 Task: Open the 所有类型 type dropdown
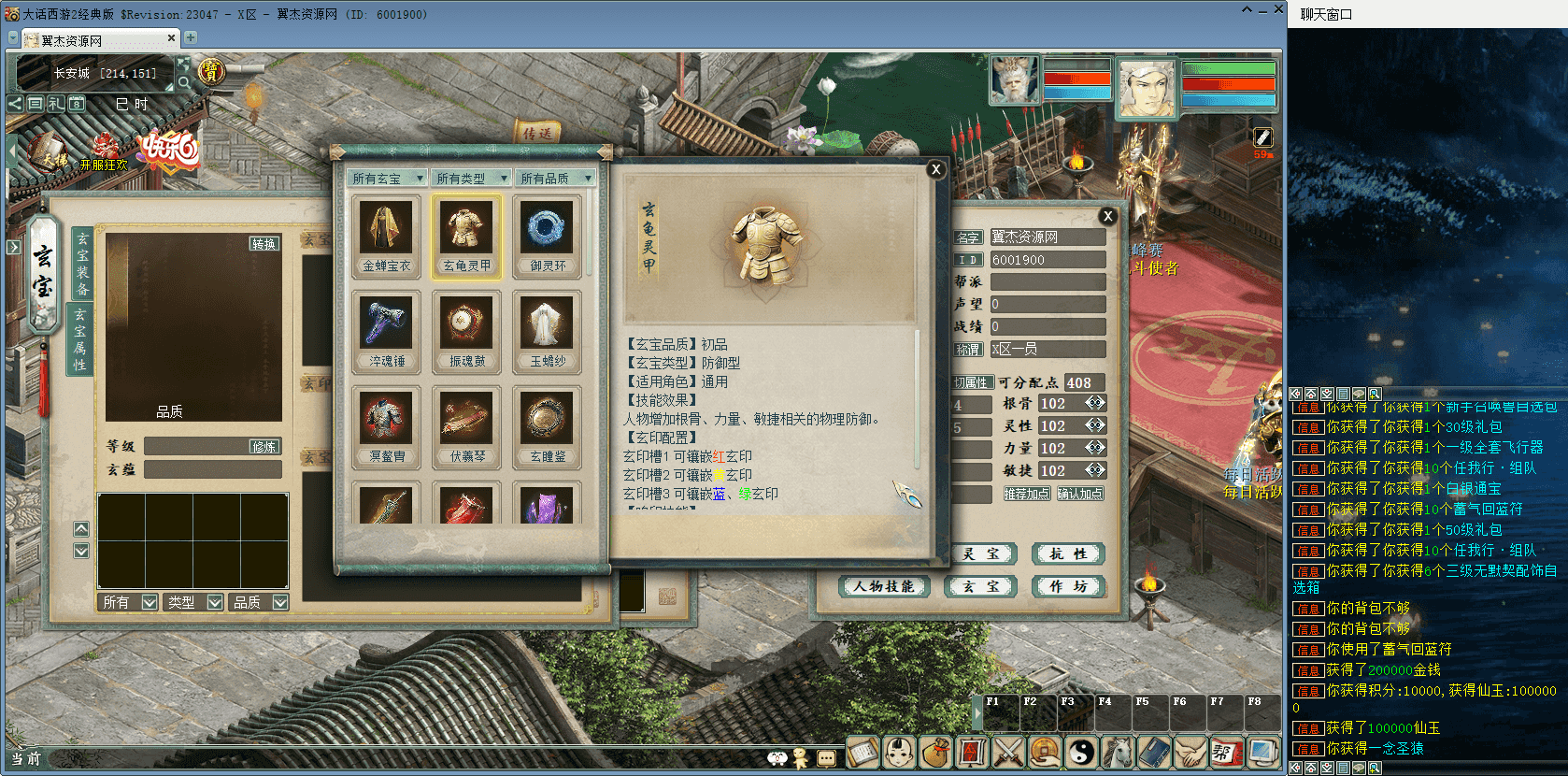471,178
